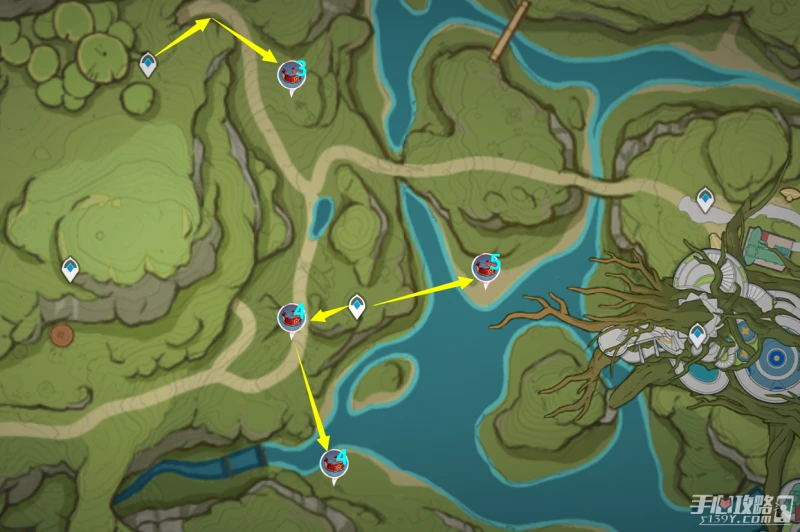Viewport: 800px width, 532px height.
Task: Choose the number 4 enemy marker by the river shore
Action: [x=333, y=463]
